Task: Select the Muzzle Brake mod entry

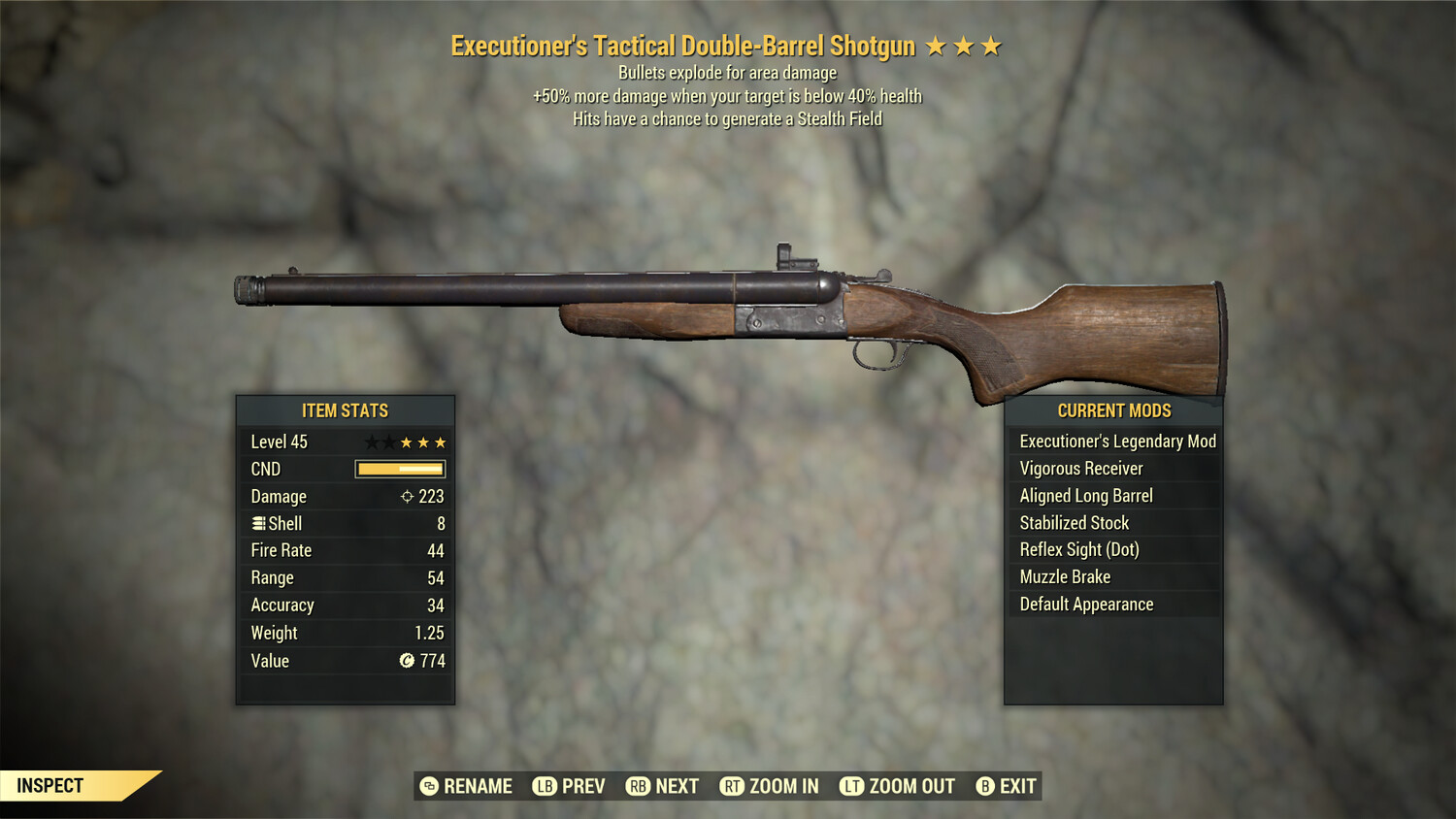Action: [x=1065, y=576]
